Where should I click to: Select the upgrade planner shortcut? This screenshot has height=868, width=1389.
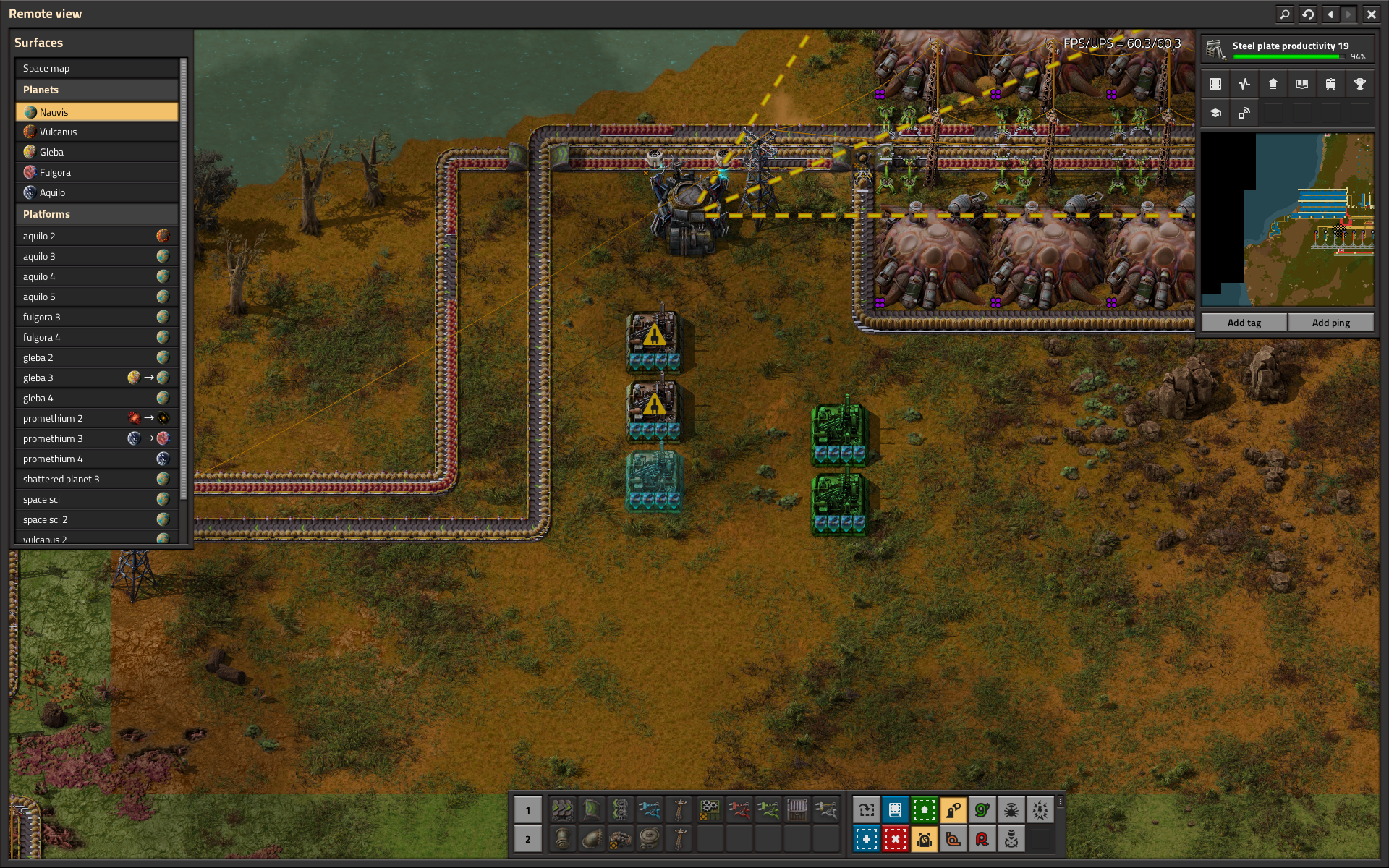(924, 811)
